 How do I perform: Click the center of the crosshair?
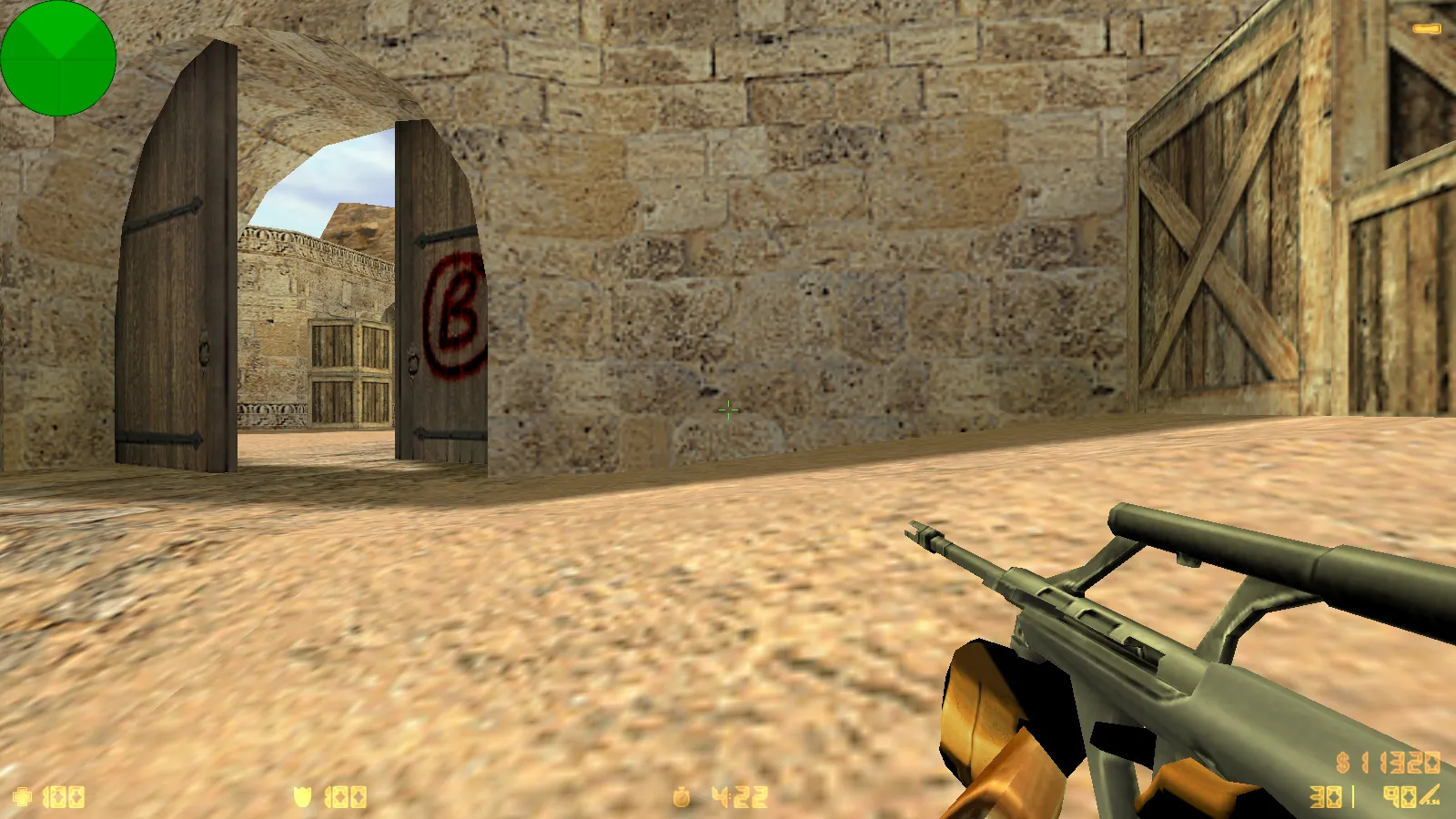point(728,411)
